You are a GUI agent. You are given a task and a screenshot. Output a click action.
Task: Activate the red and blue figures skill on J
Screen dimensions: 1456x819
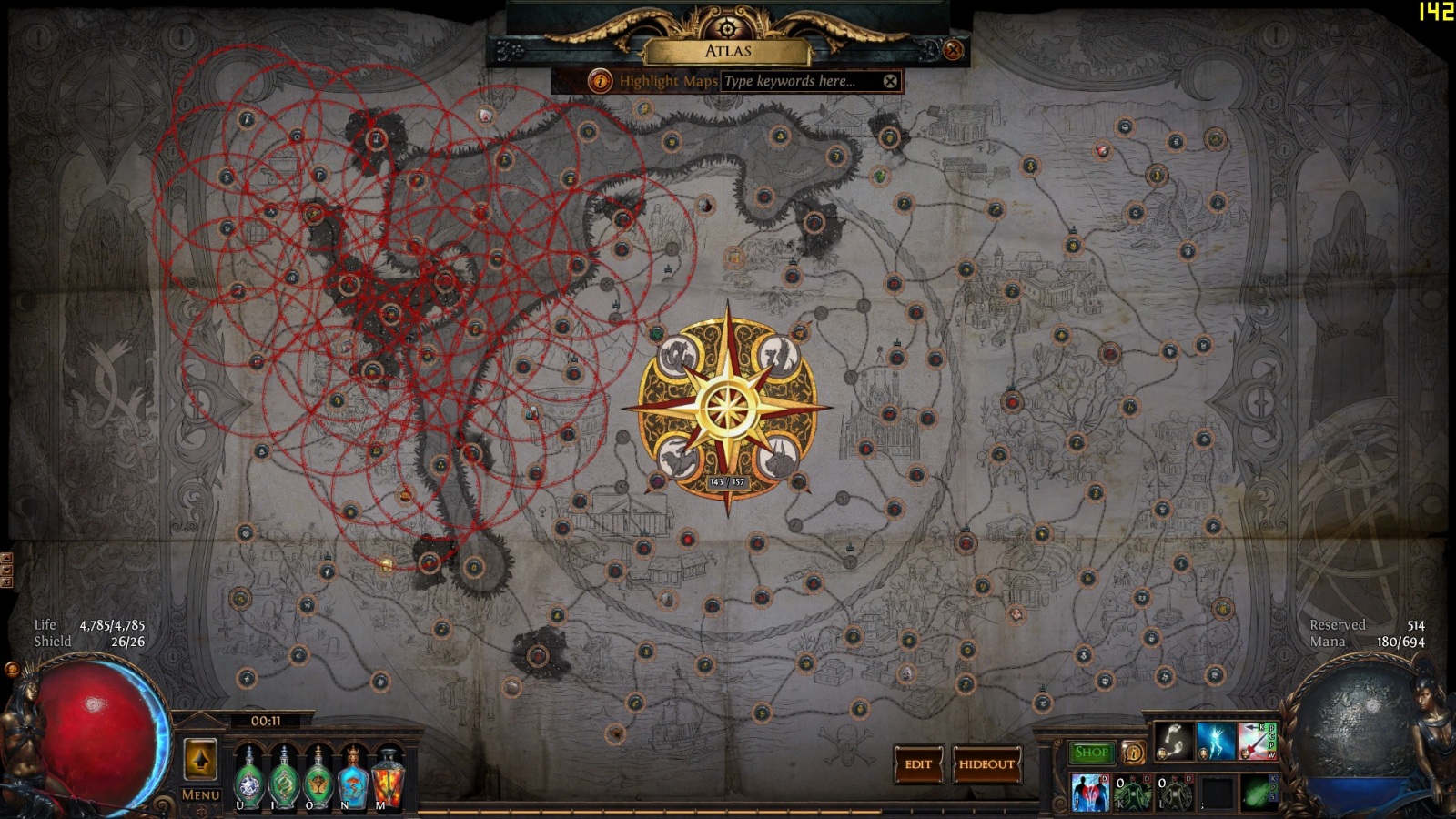coord(1089,792)
